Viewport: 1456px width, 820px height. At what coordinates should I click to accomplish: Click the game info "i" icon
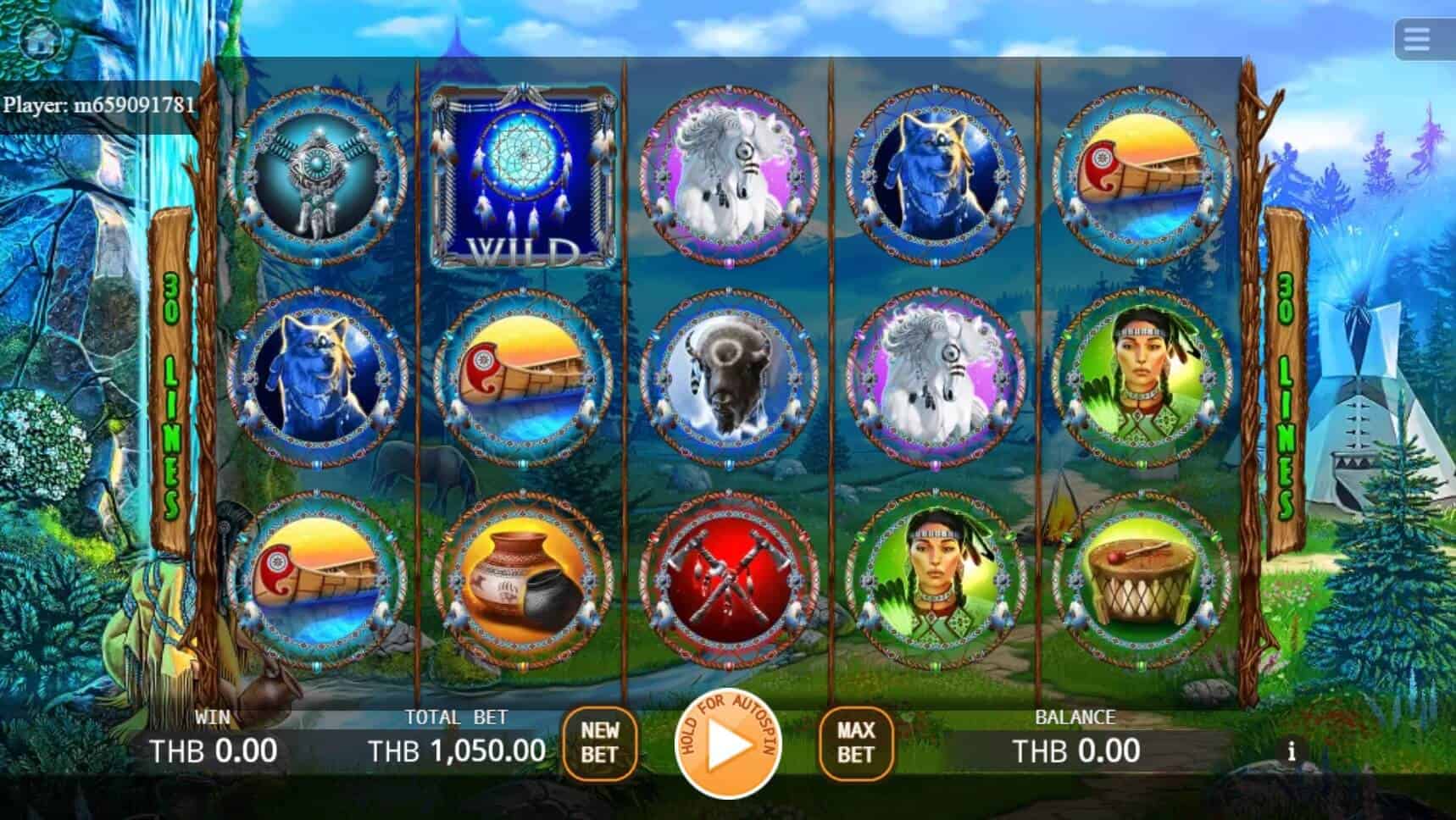click(1292, 749)
